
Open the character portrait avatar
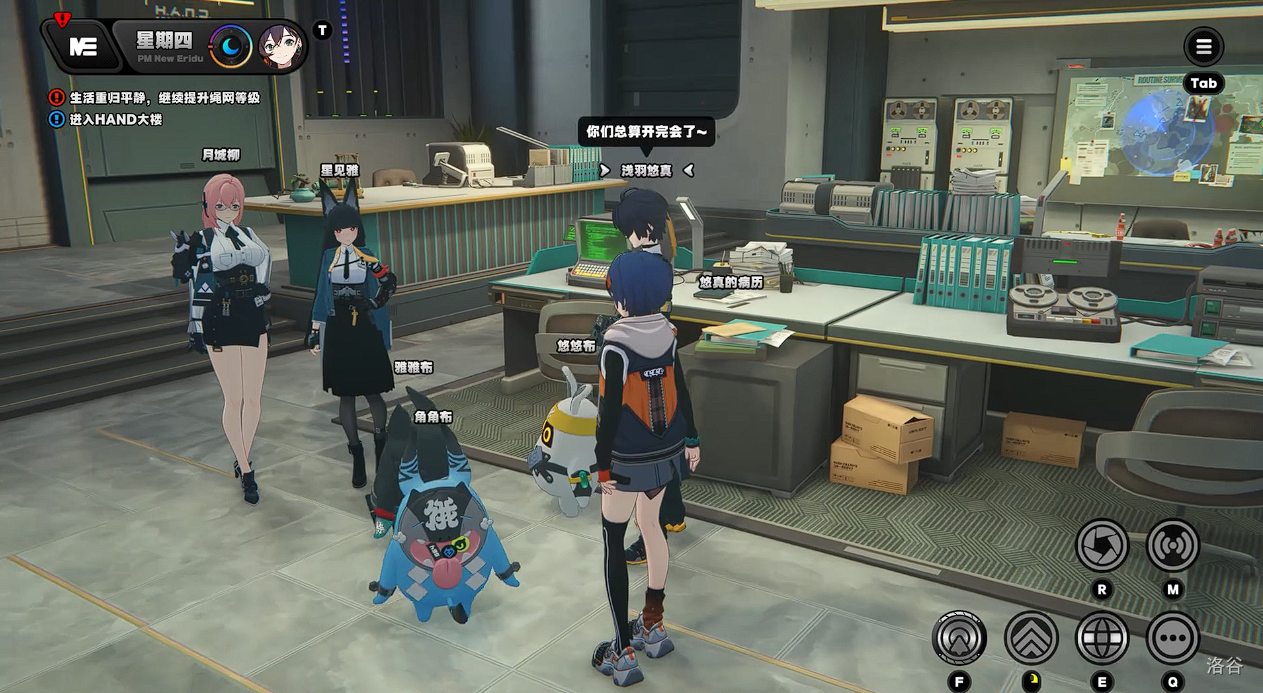282,46
